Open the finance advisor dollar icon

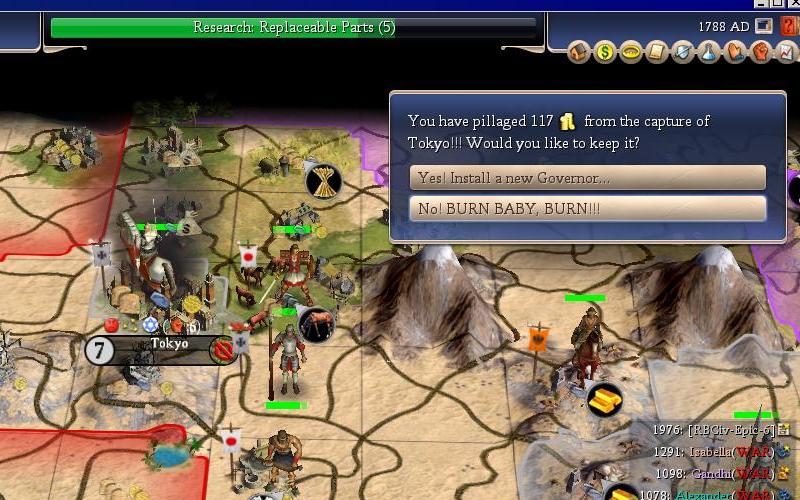tap(604, 51)
